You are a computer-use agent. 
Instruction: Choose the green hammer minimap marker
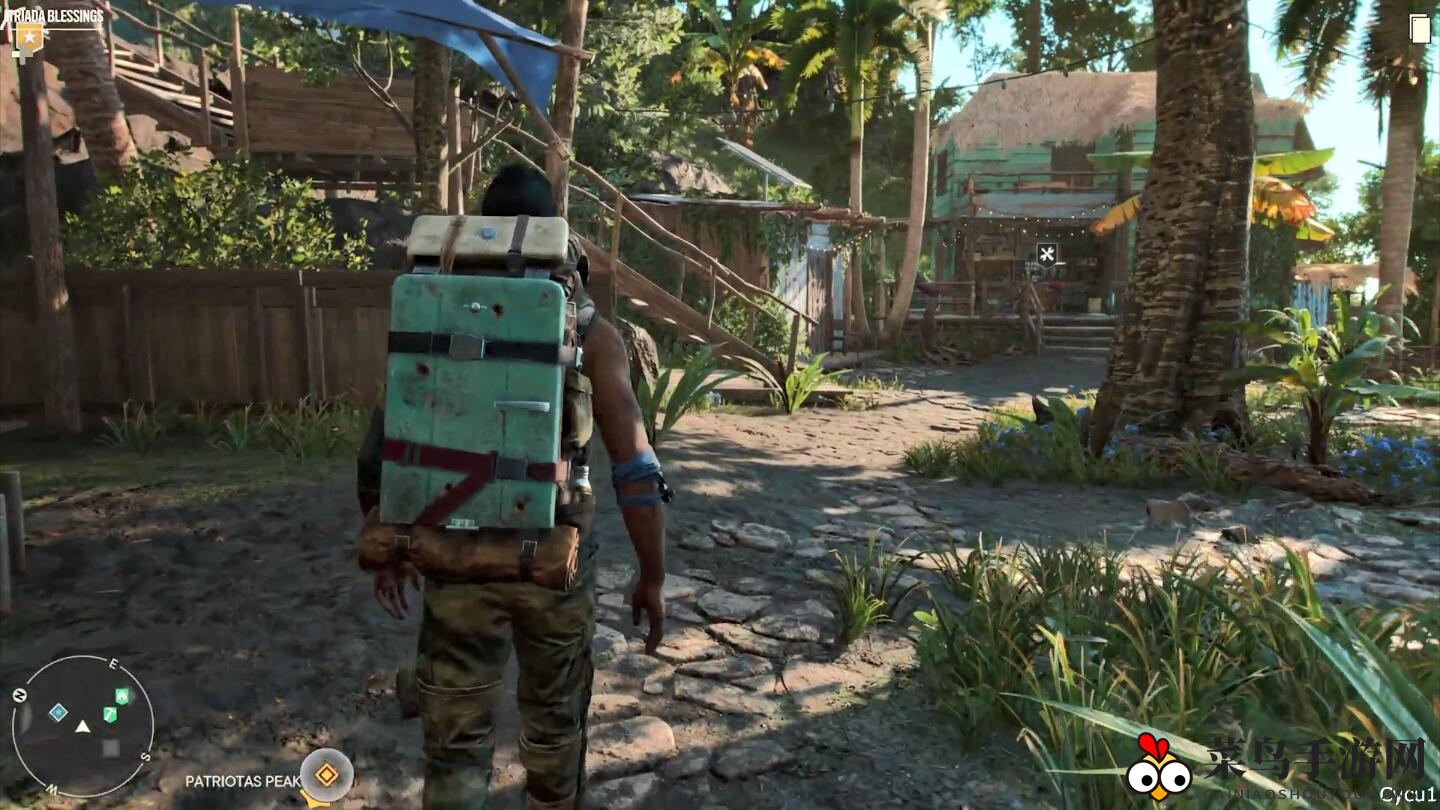pos(110,715)
